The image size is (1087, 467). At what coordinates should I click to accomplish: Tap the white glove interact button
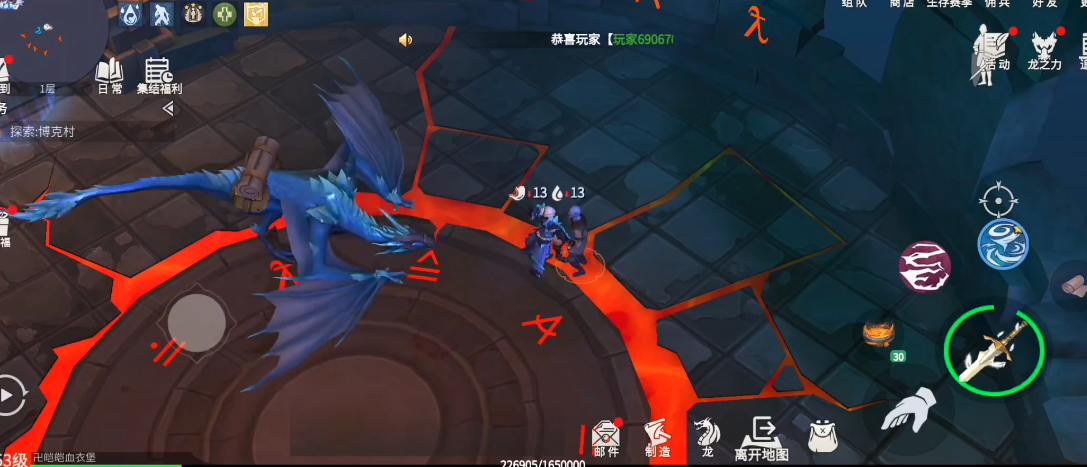909,410
